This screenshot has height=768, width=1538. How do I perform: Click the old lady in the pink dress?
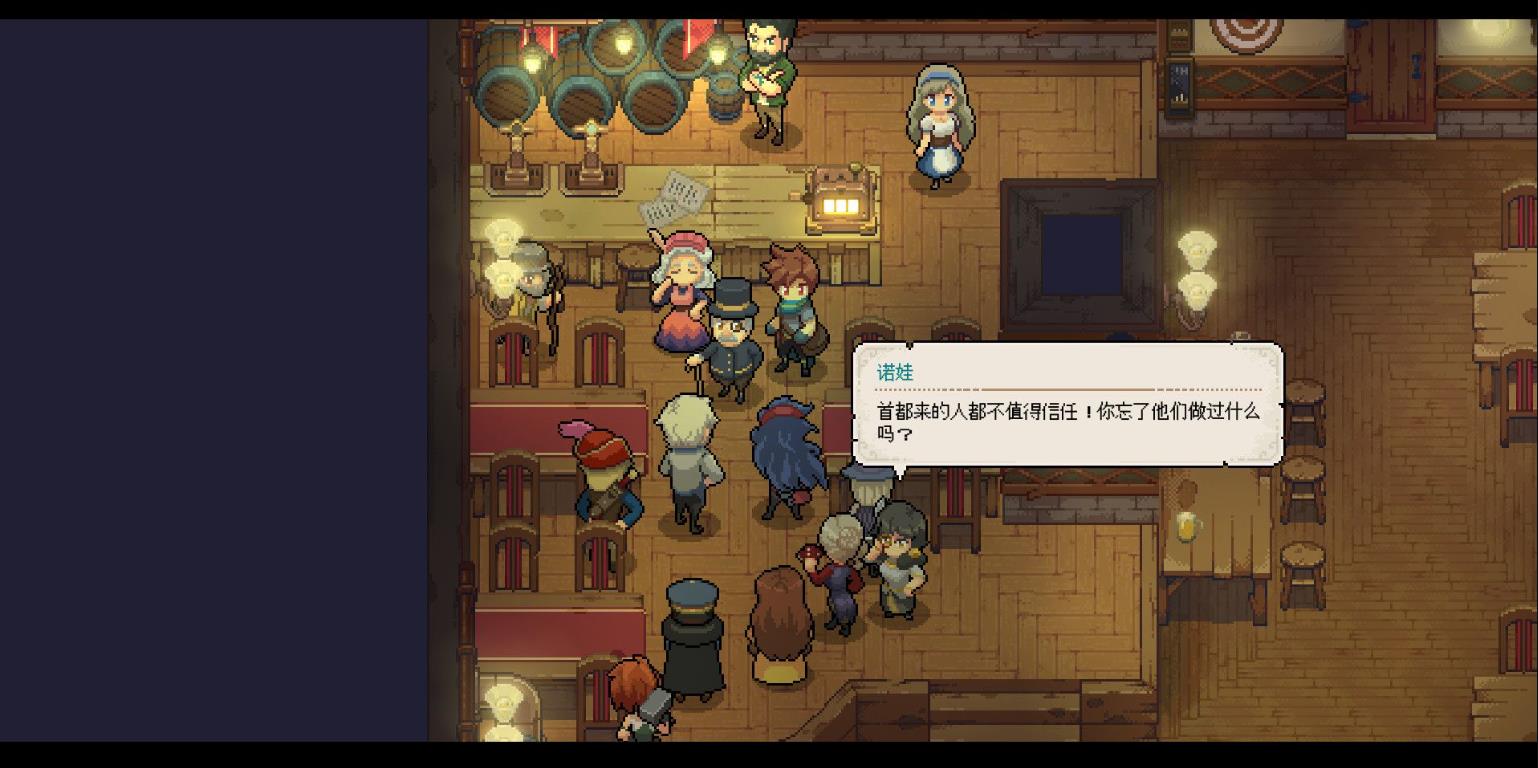pyautogui.click(x=684, y=290)
